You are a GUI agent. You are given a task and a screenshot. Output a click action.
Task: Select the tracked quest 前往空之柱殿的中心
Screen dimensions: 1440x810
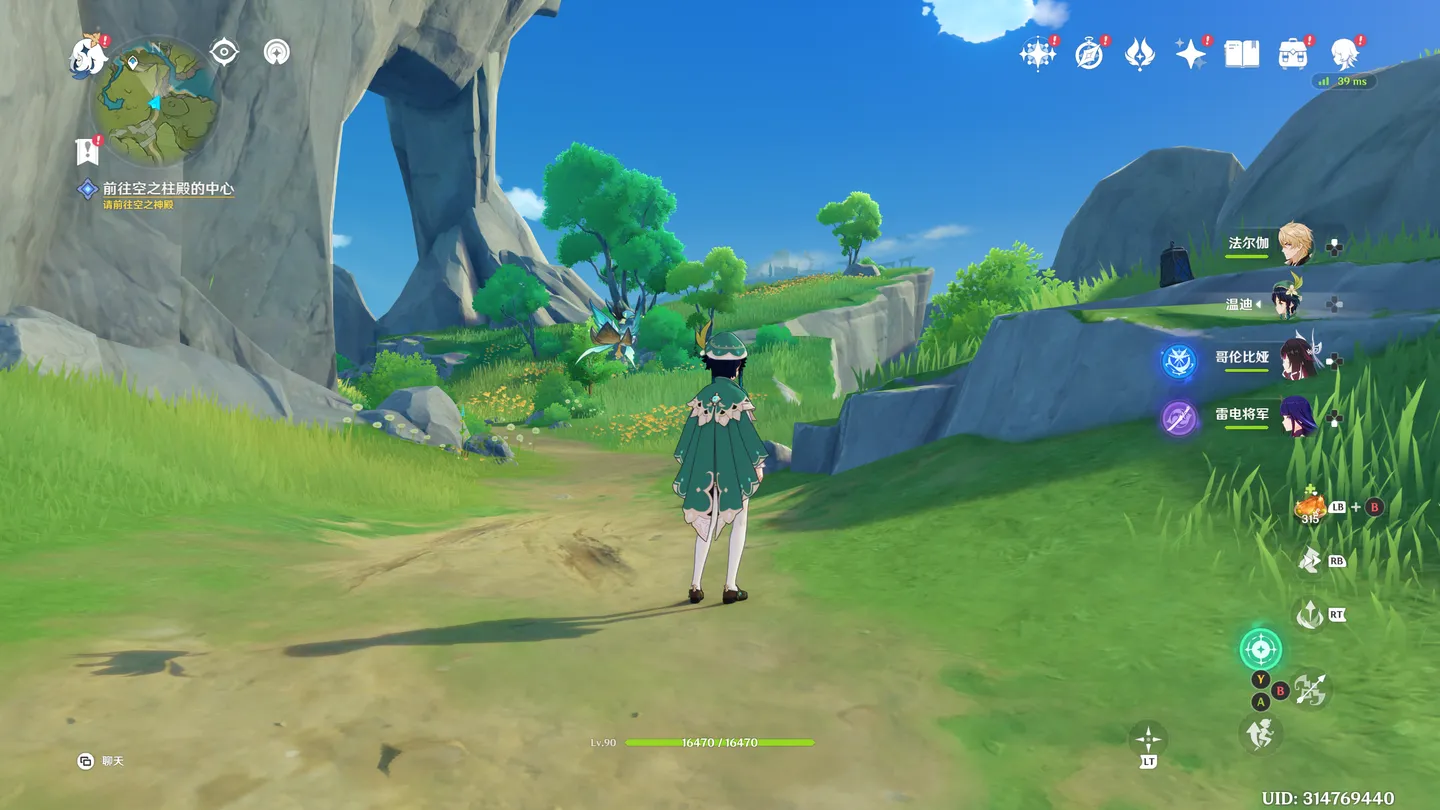[x=167, y=188]
